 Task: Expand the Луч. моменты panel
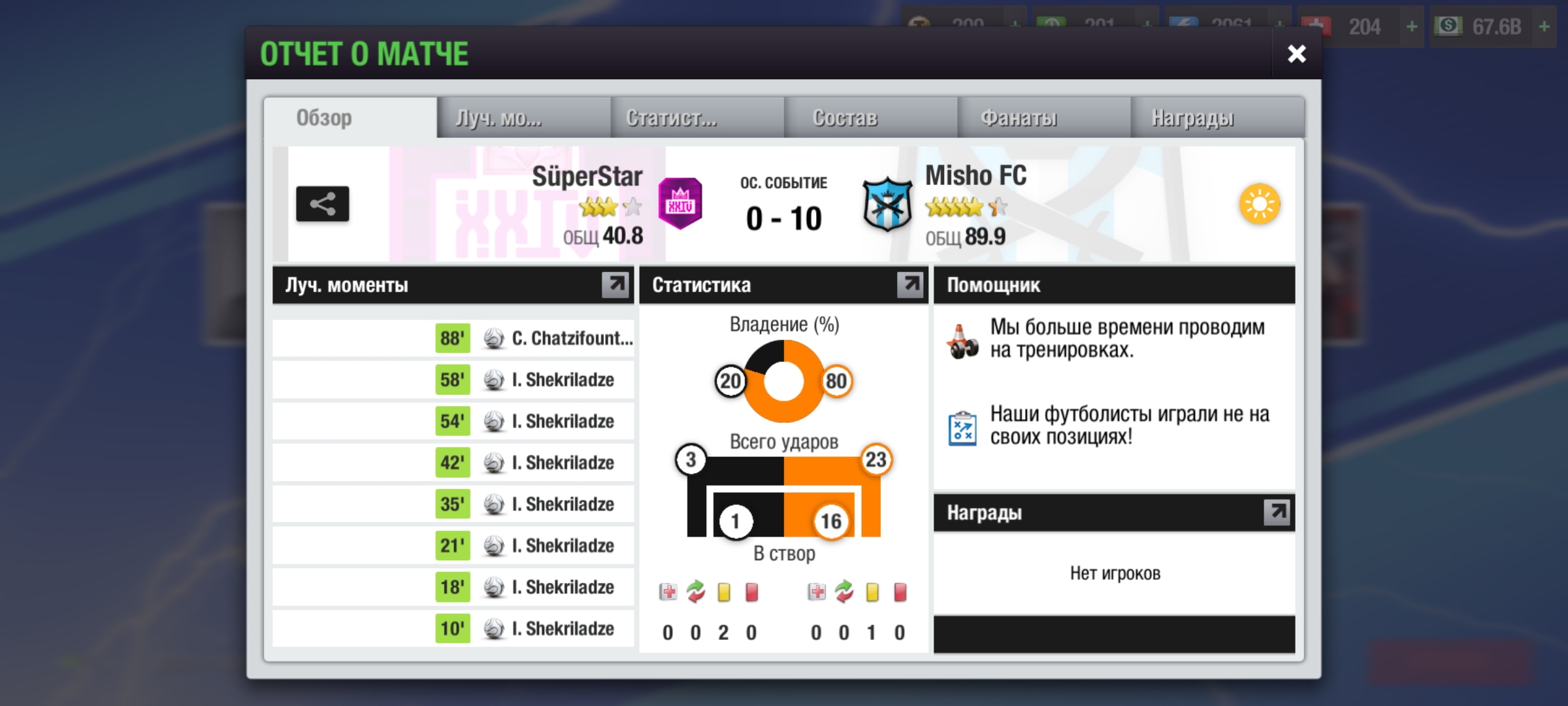[615, 284]
